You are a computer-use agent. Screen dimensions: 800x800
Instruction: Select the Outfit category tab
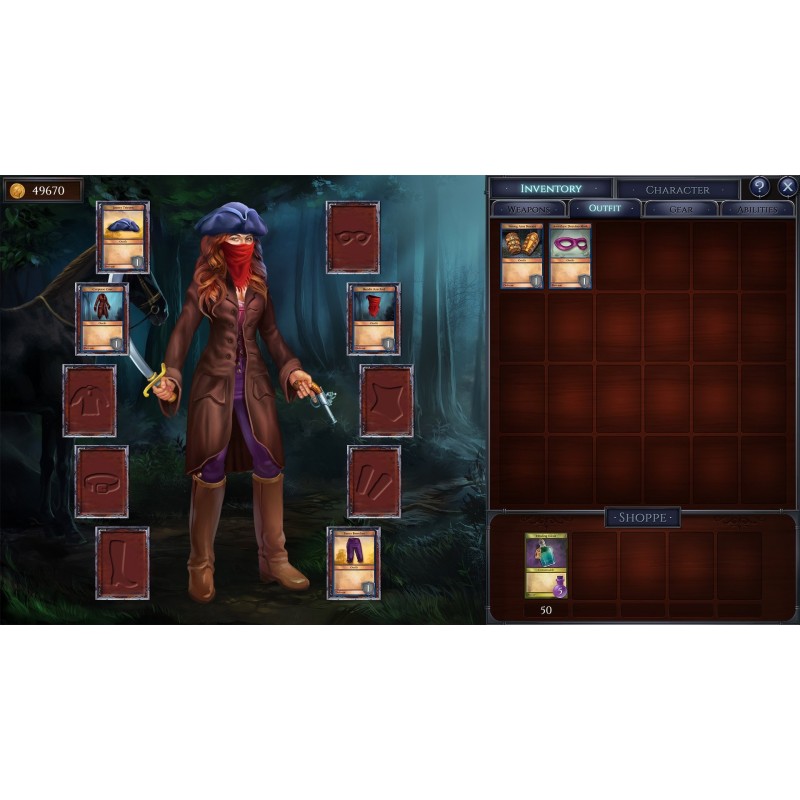604,209
